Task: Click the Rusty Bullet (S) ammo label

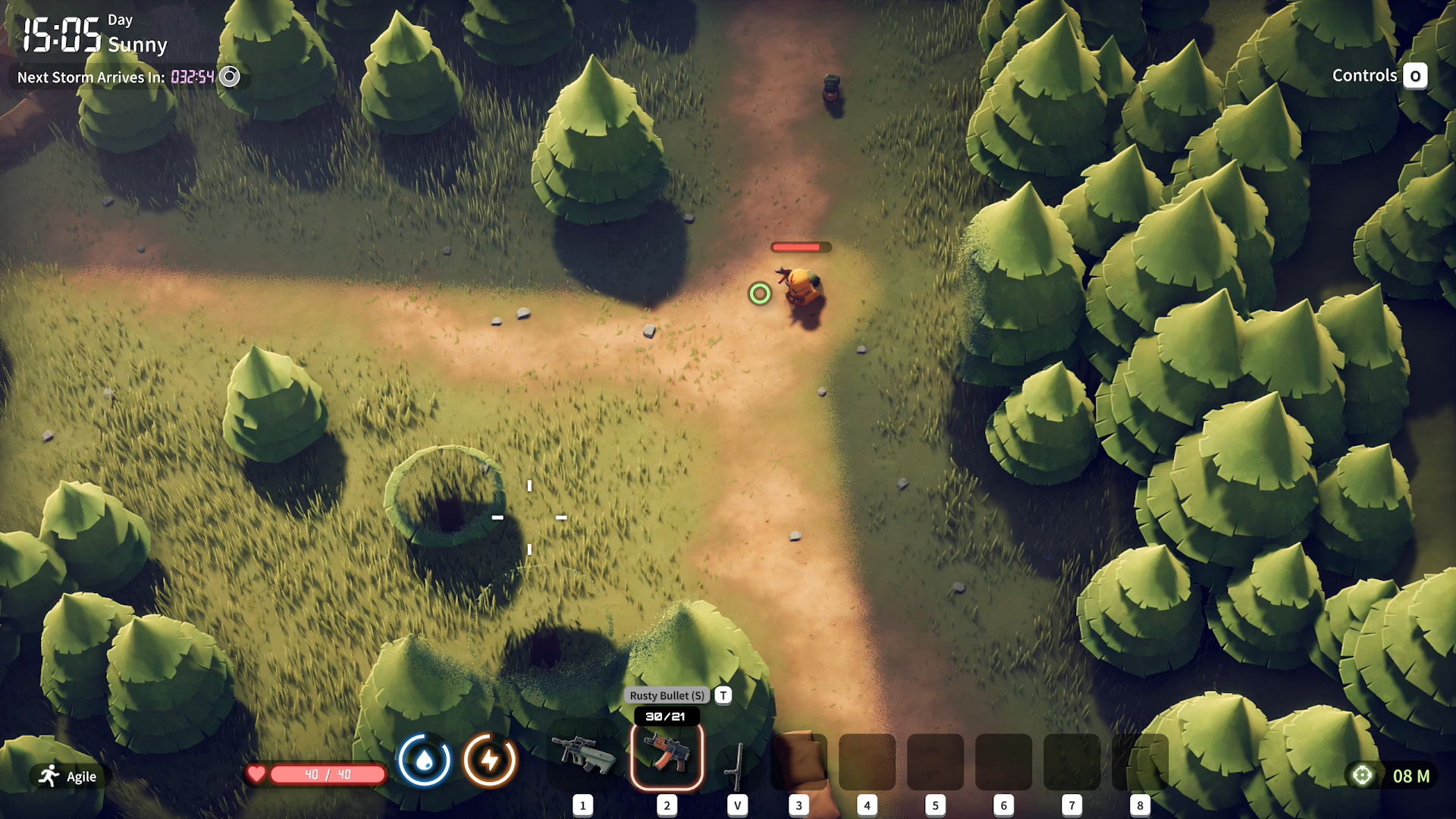Action: pyautogui.click(x=667, y=695)
